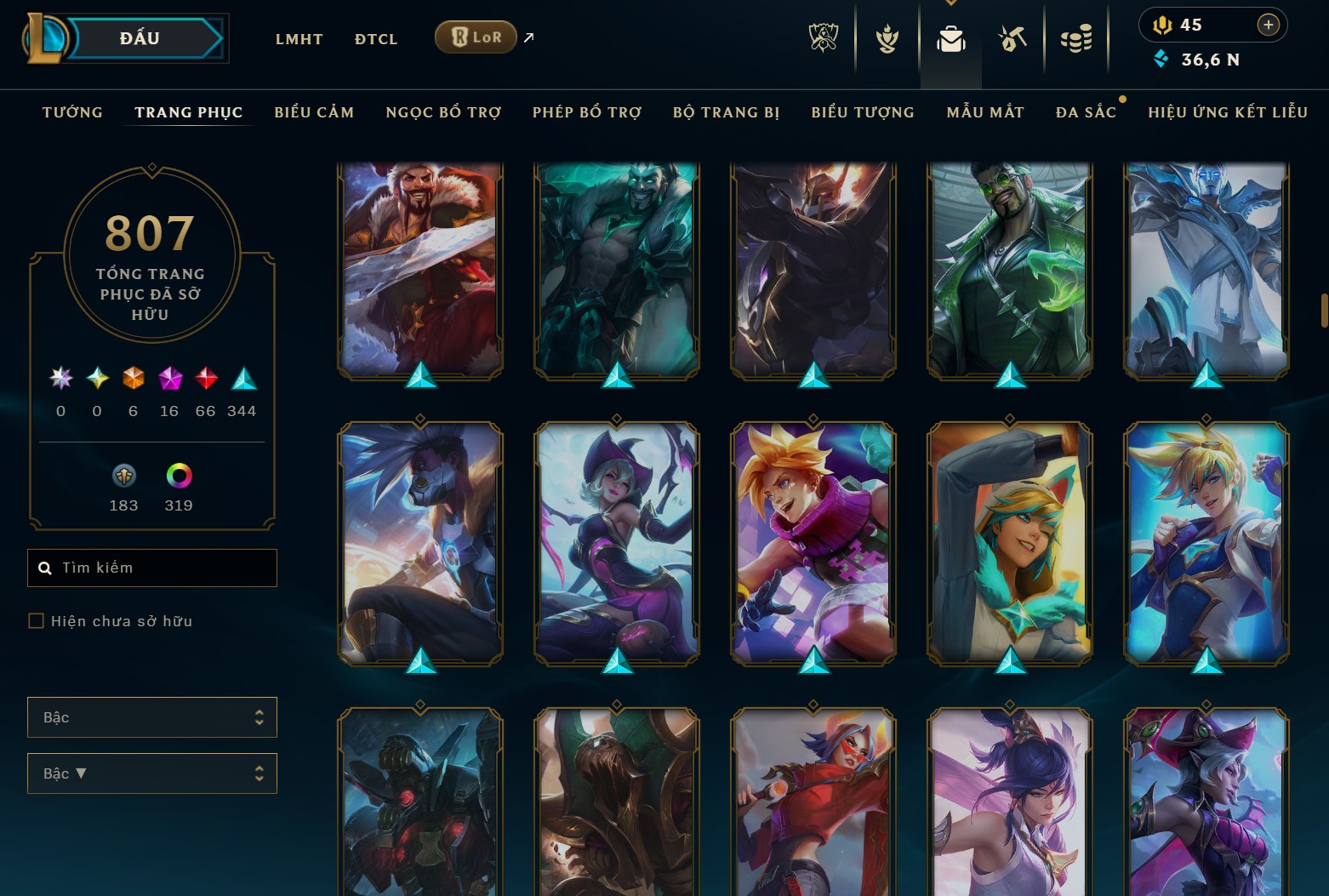Open the Esports trophy section

822,37
